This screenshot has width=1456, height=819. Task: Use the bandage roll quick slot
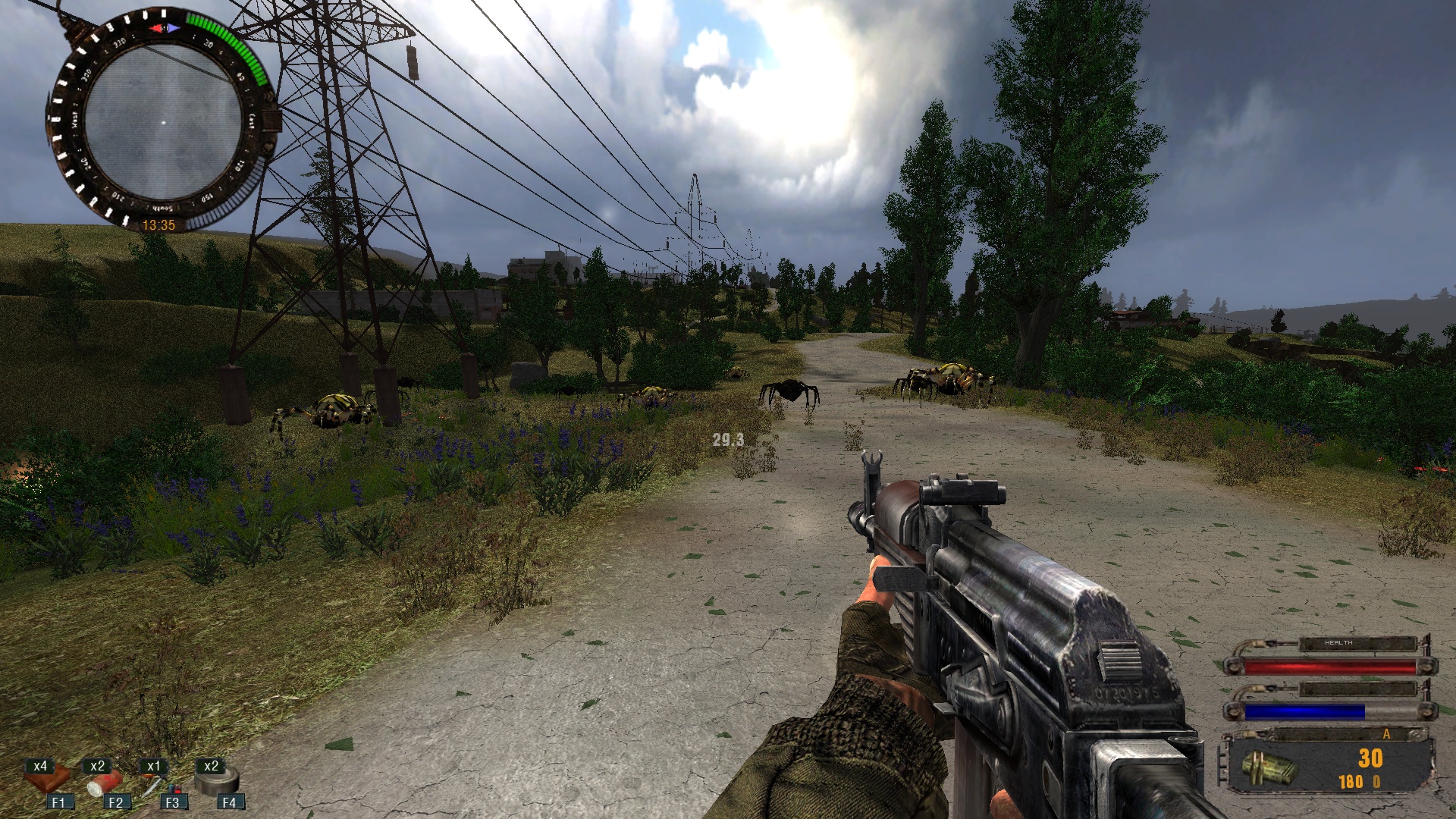[x=105, y=783]
